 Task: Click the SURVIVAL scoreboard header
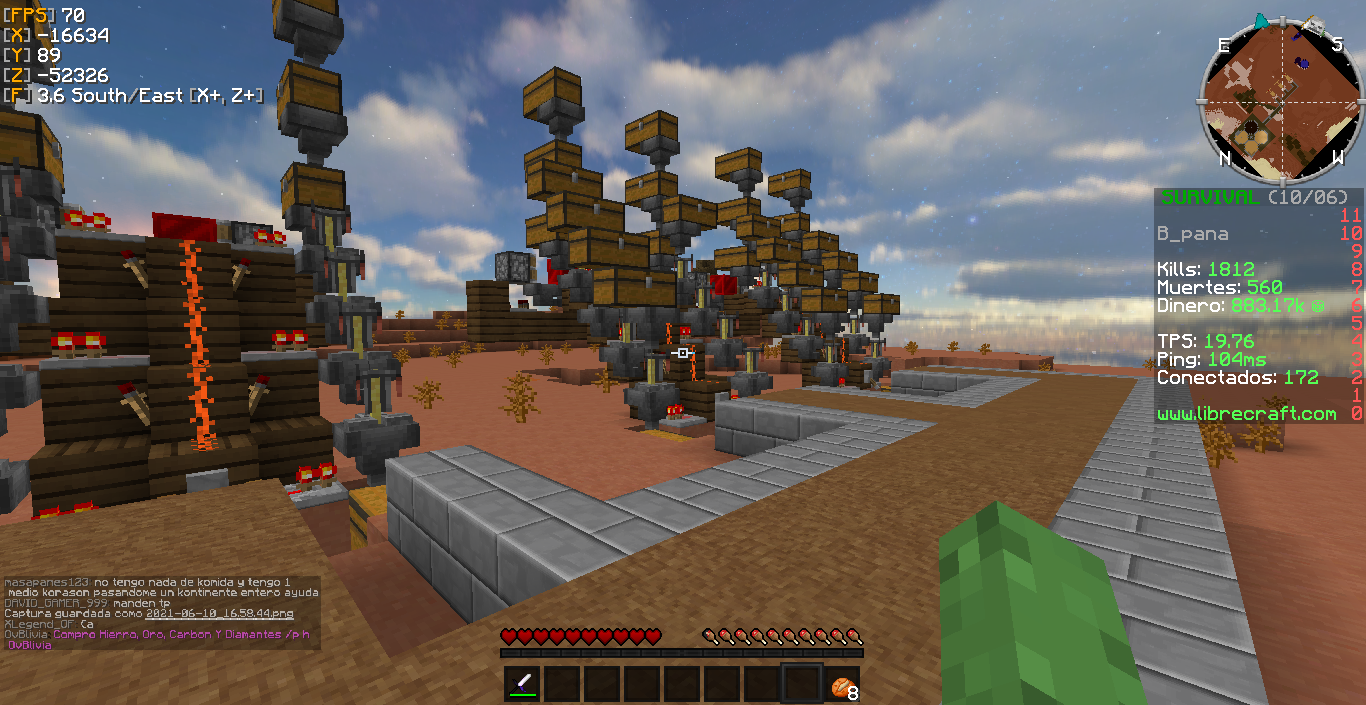click(1209, 197)
